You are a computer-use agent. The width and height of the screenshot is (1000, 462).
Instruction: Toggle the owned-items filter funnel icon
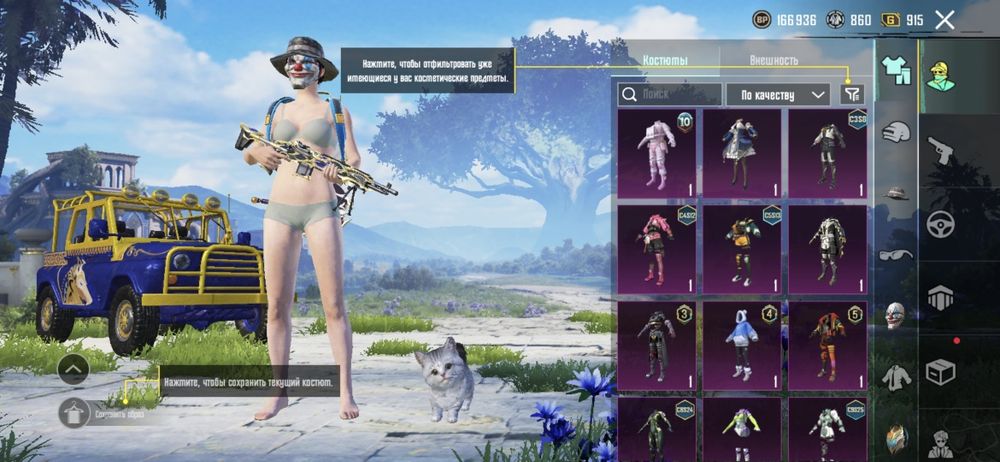851,94
